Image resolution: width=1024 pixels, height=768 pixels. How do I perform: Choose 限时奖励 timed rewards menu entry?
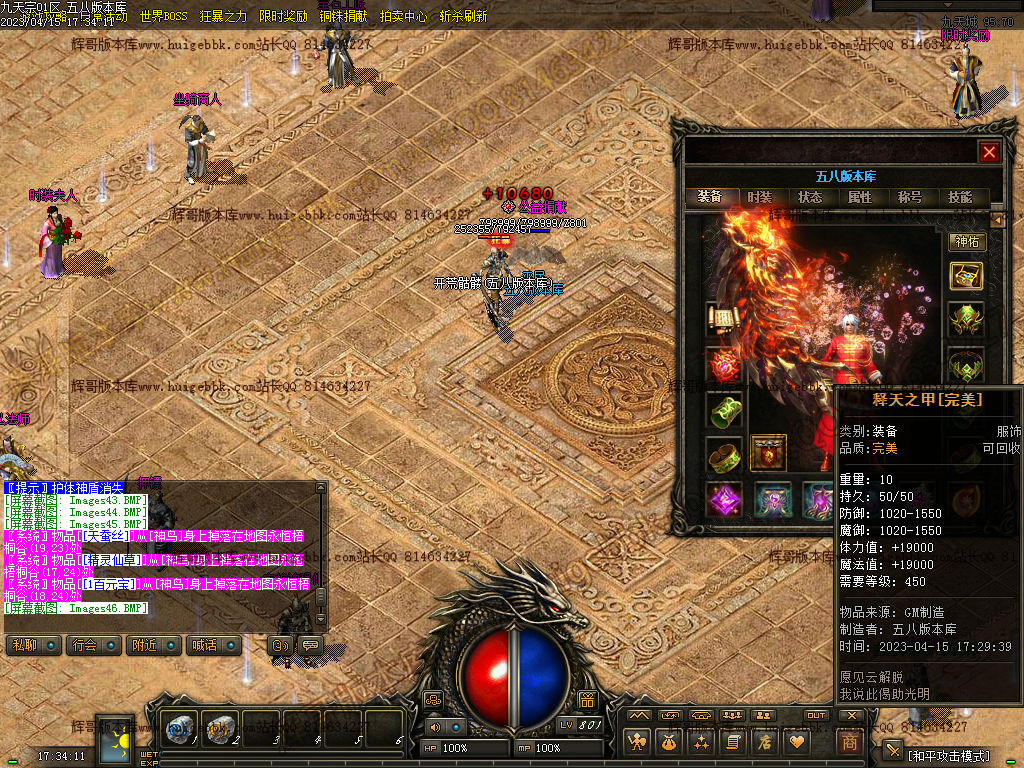click(x=283, y=17)
